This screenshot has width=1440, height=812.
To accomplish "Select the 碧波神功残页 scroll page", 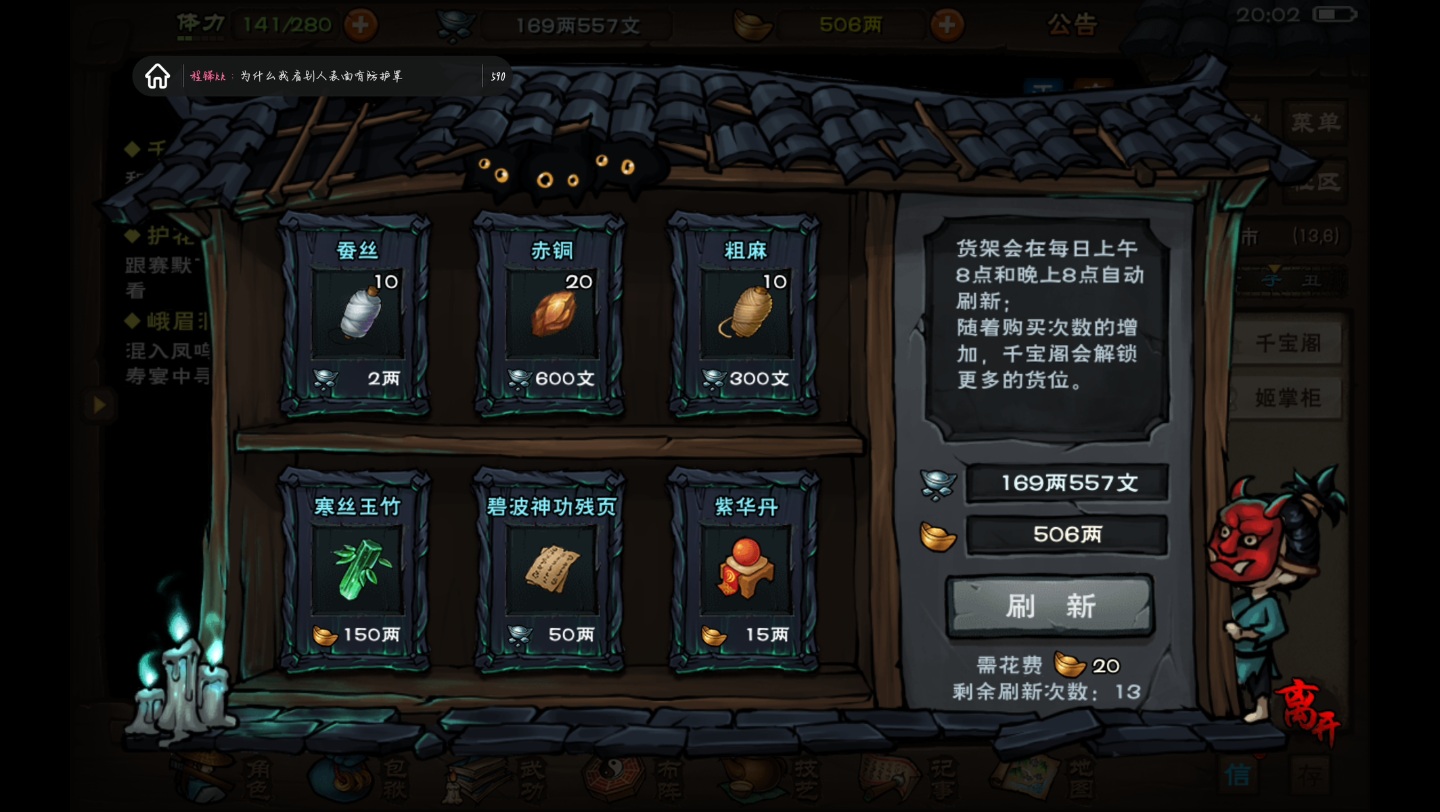I will pyautogui.click(x=550, y=570).
